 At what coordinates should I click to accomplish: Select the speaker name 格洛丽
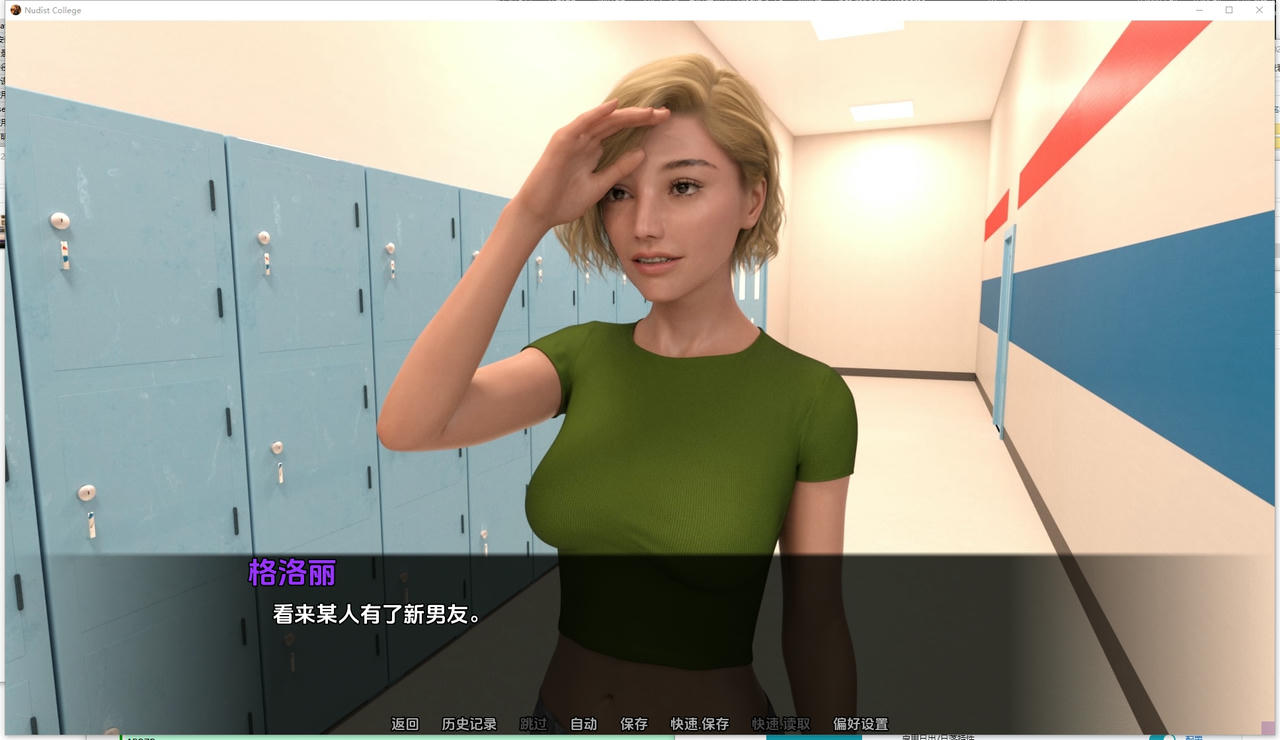tap(291, 572)
